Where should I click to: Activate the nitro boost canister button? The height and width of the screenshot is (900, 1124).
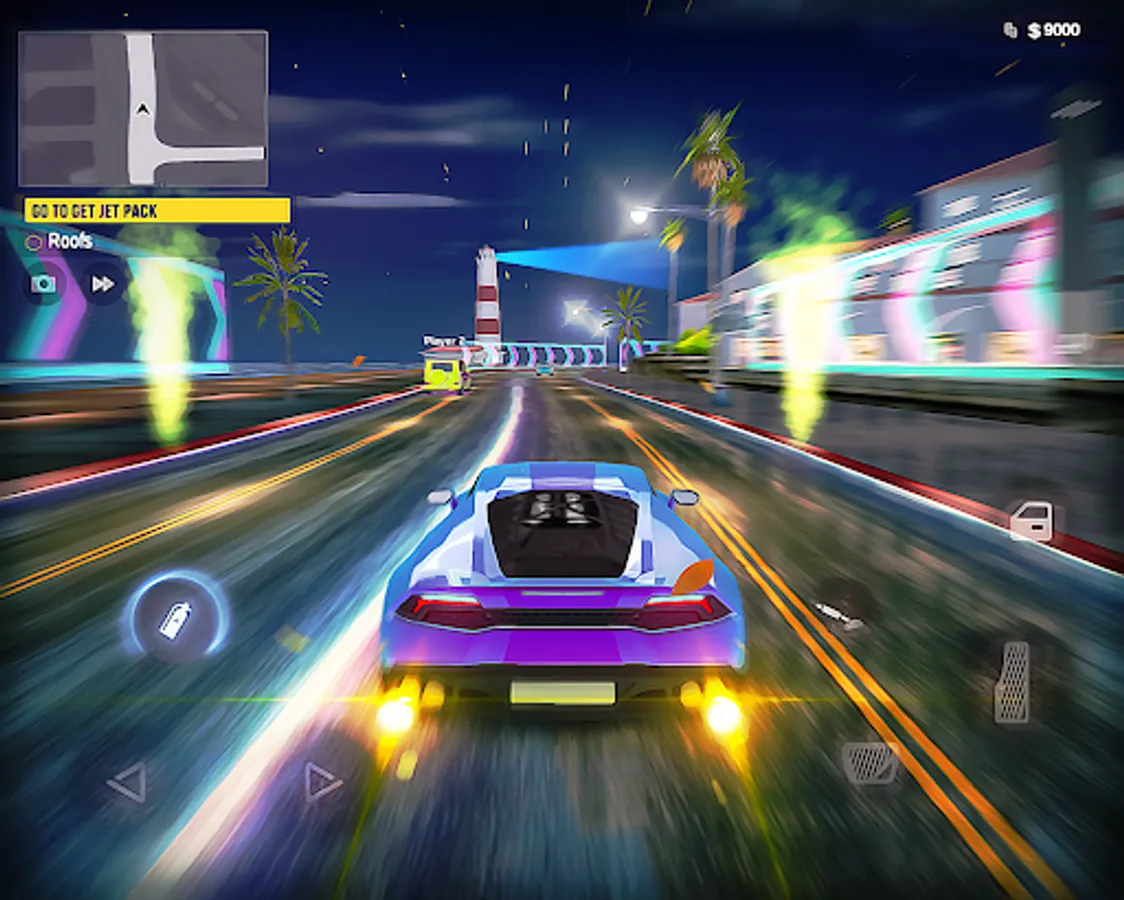175,619
